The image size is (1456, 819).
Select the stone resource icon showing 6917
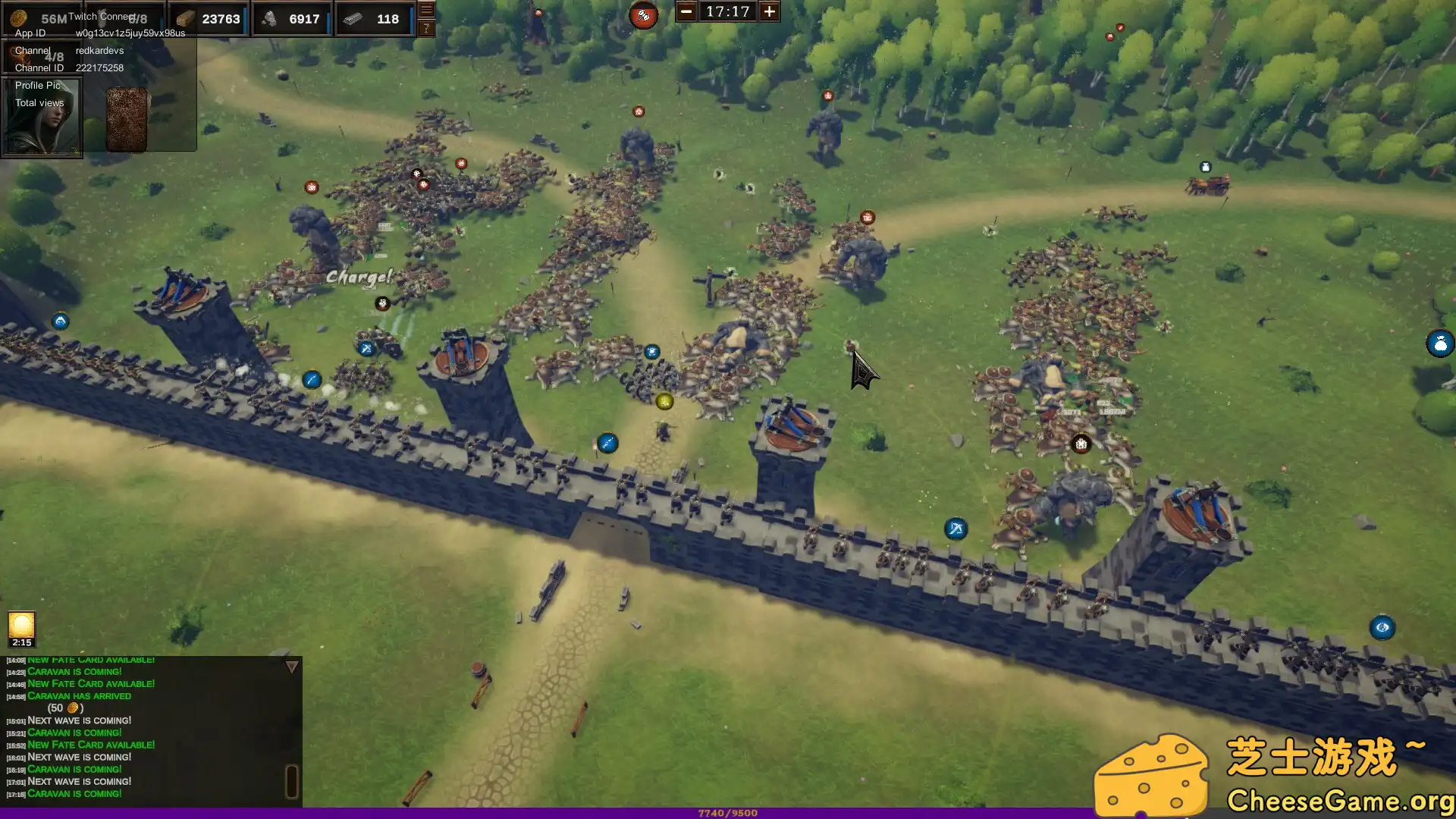271,18
